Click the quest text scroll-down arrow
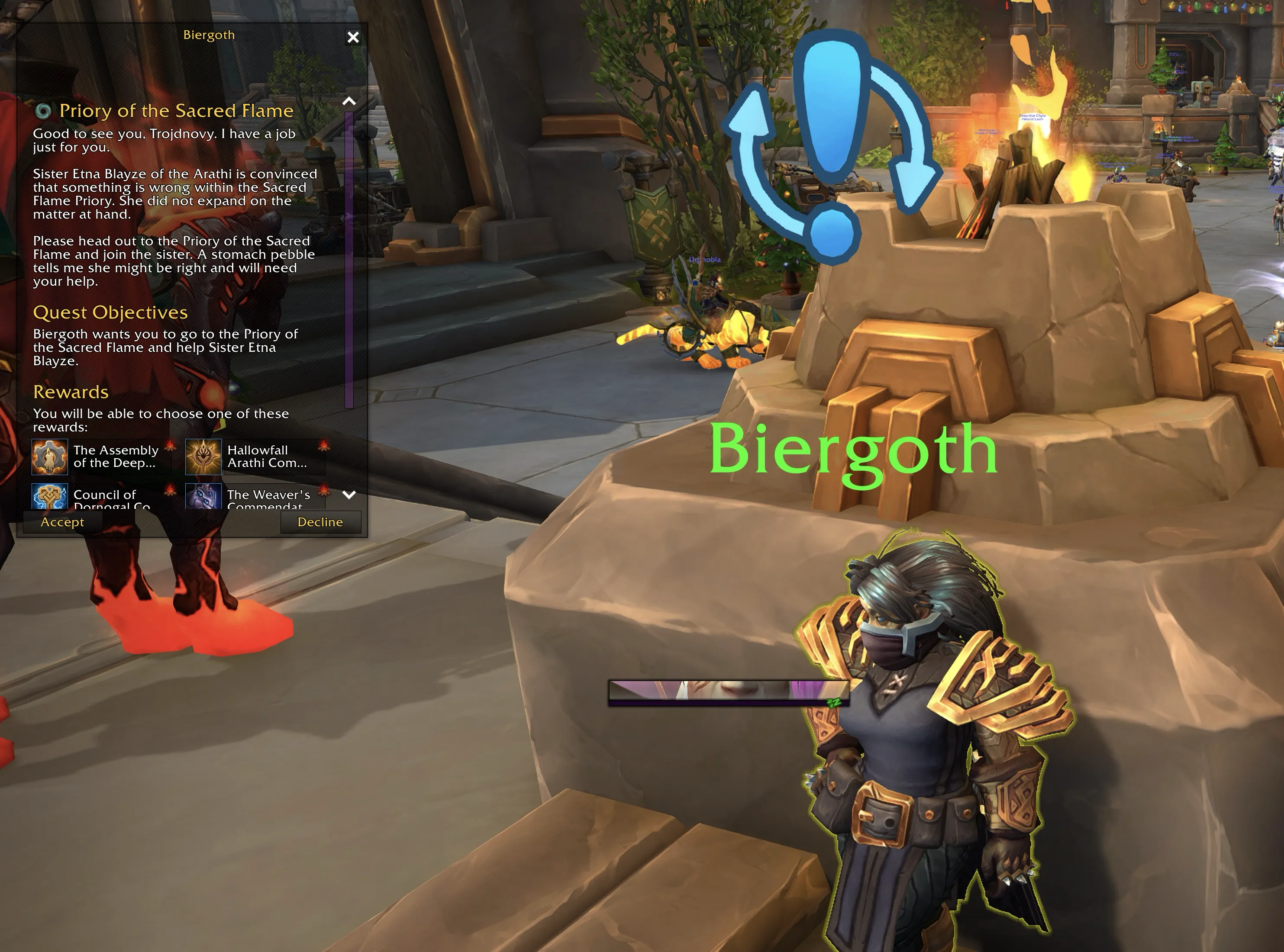Screen dimensions: 1284x952 [349, 495]
